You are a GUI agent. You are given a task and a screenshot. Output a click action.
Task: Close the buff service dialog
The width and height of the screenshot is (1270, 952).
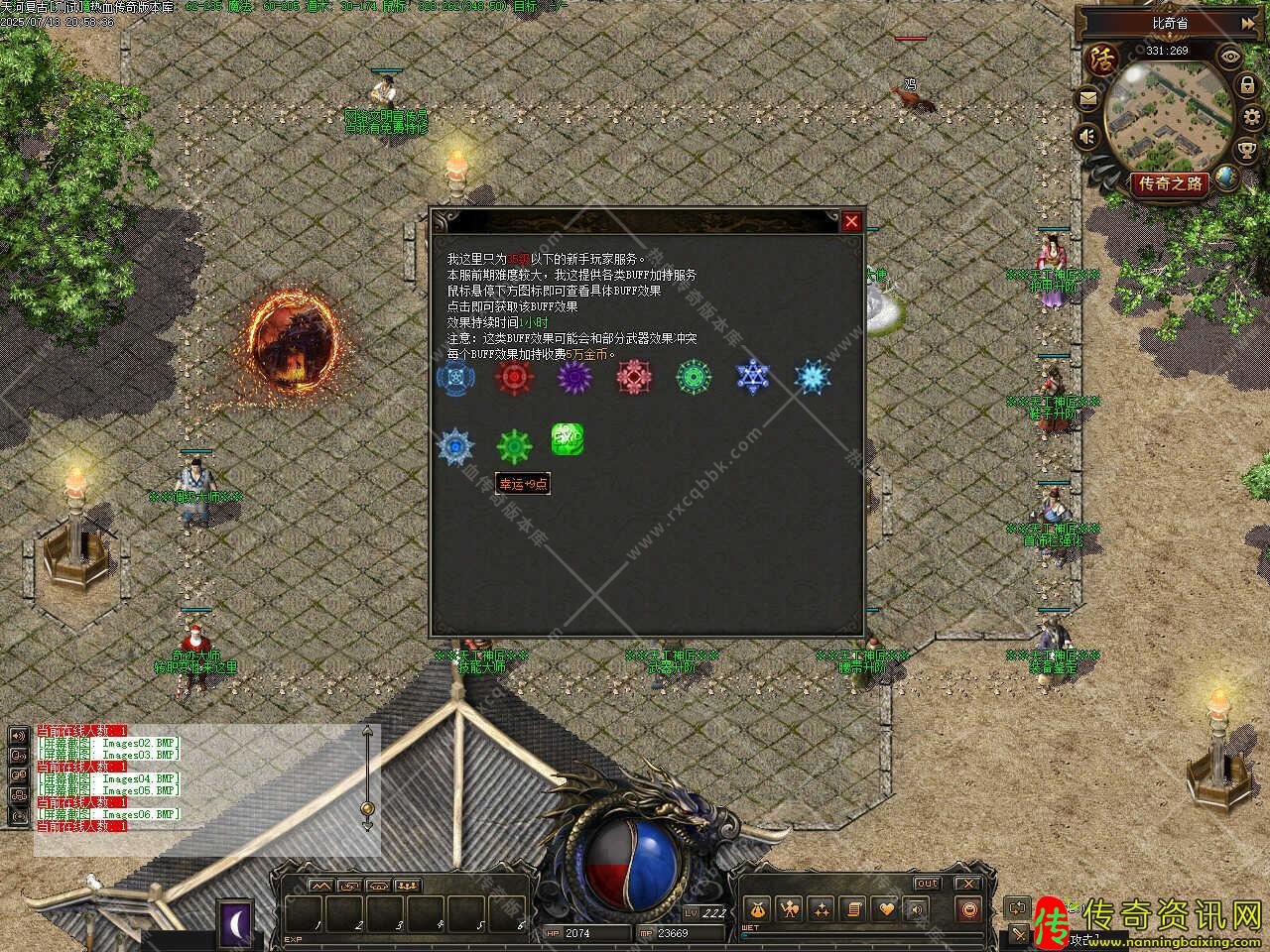(851, 221)
